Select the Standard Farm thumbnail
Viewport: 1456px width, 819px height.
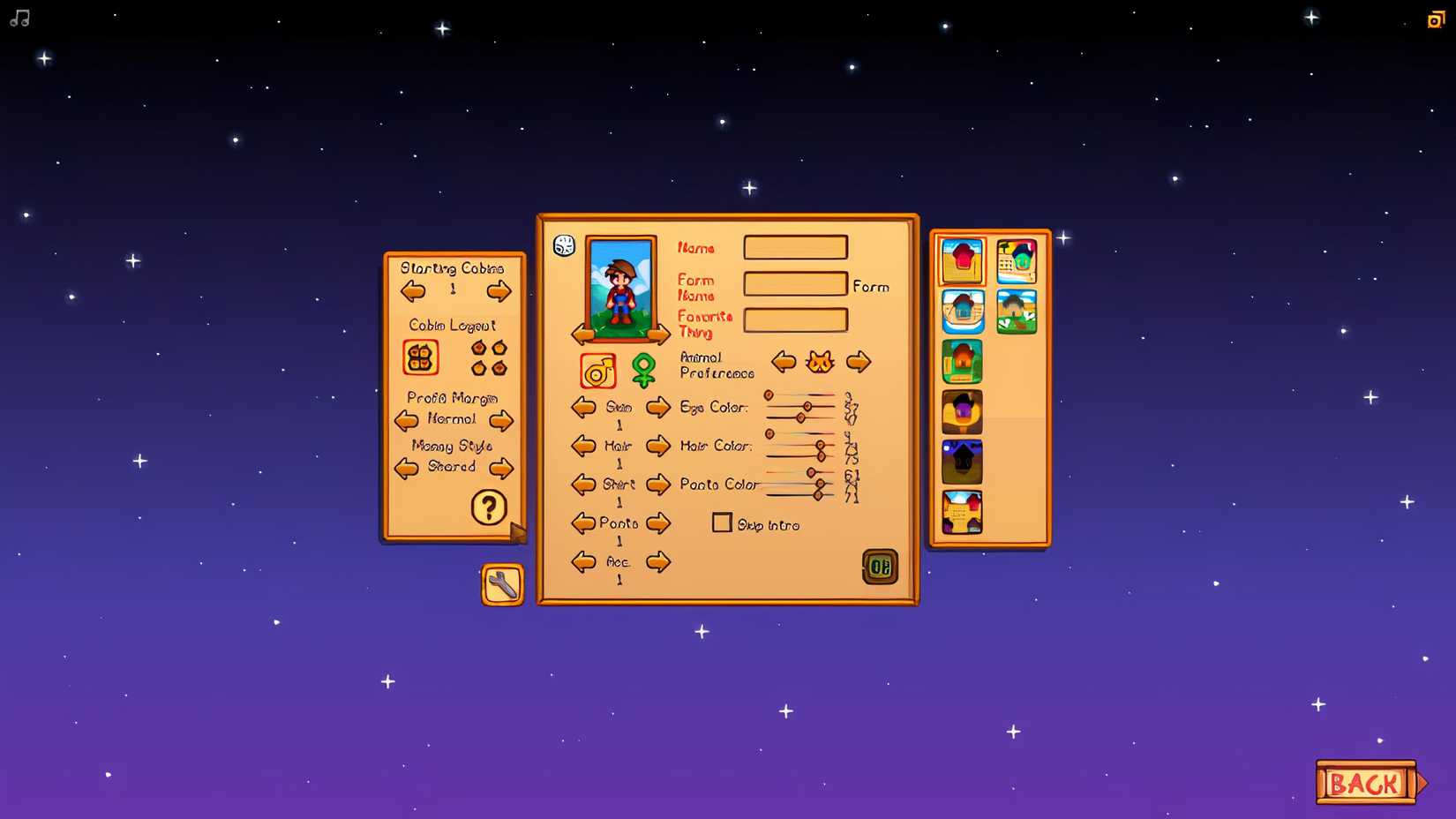(961, 260)
